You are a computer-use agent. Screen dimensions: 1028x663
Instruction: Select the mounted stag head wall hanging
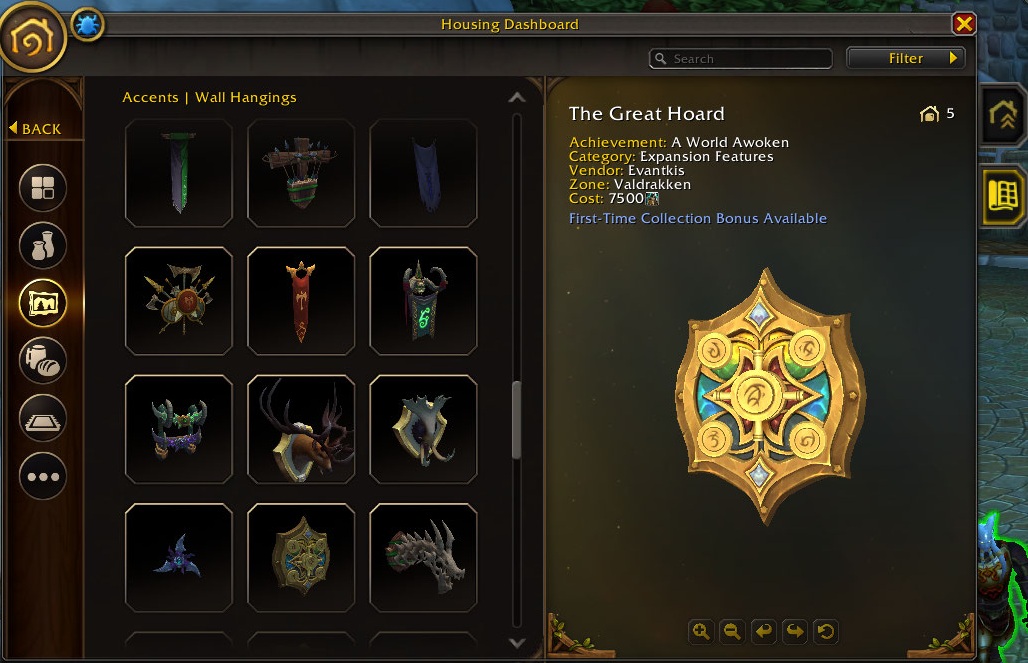[x=301, y=429]
